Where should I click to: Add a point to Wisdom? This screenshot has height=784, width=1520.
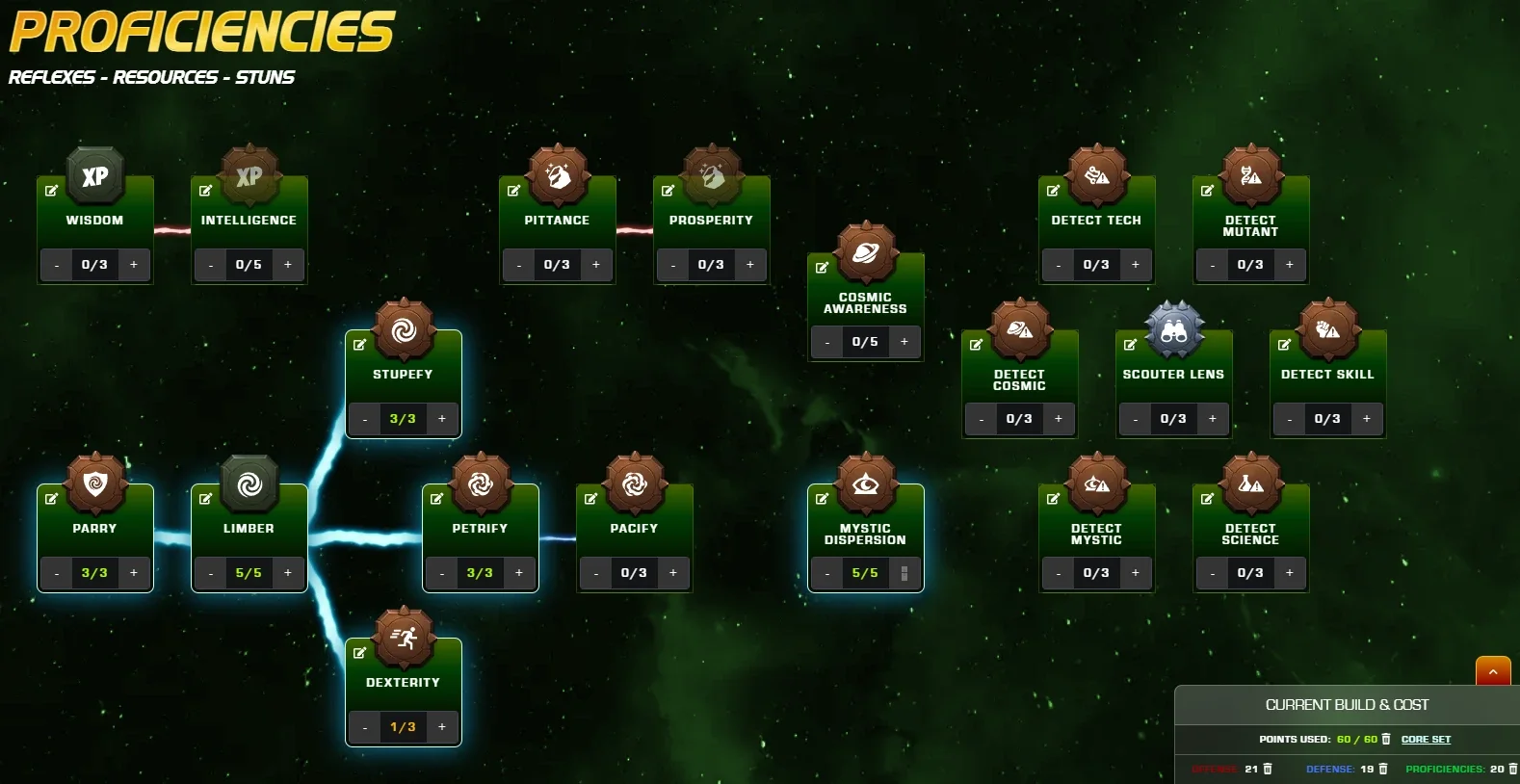click(134, 265)
